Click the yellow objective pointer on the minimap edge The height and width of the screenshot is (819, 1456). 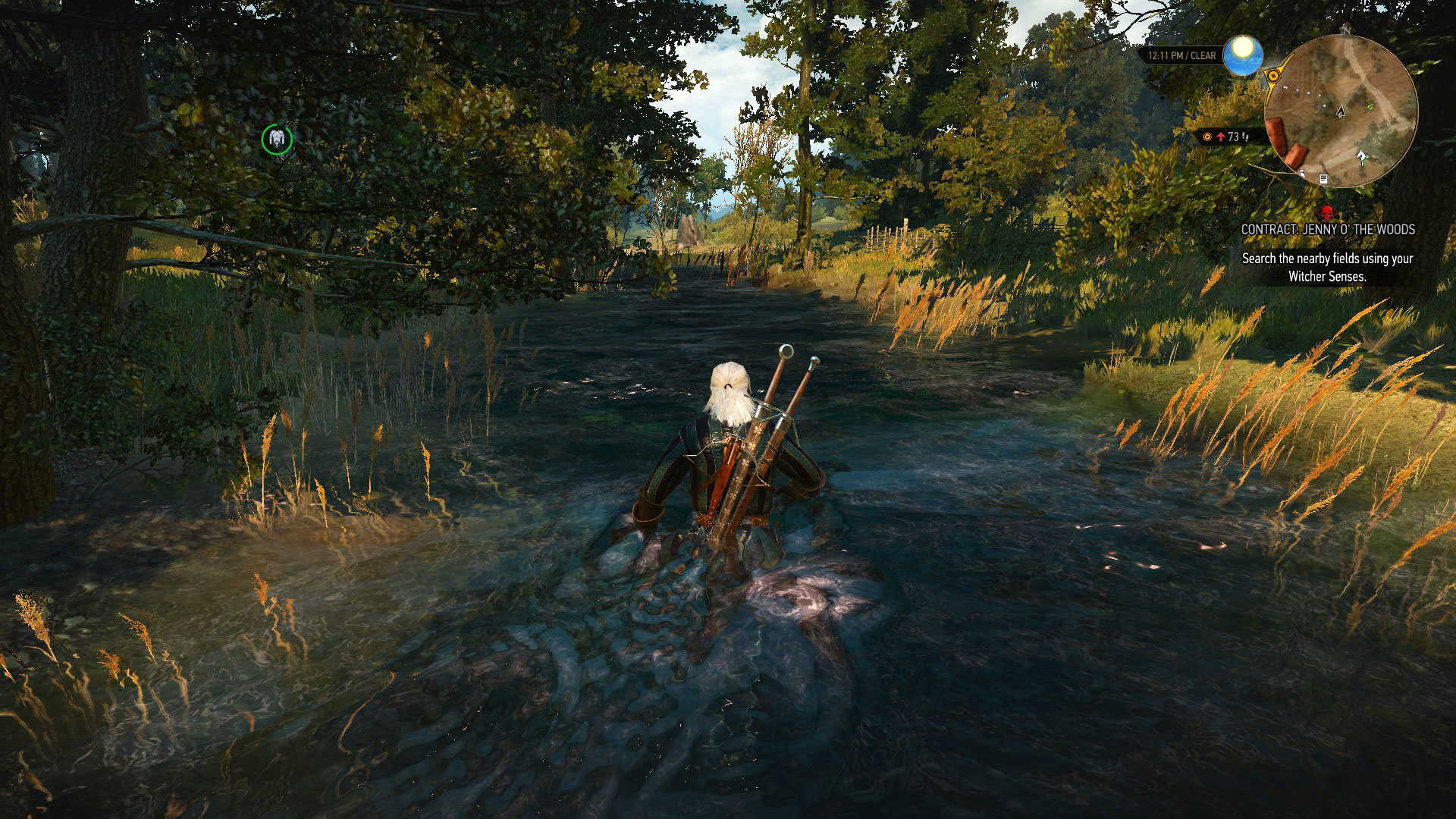pyautogui.click(x=1273, y=75)
